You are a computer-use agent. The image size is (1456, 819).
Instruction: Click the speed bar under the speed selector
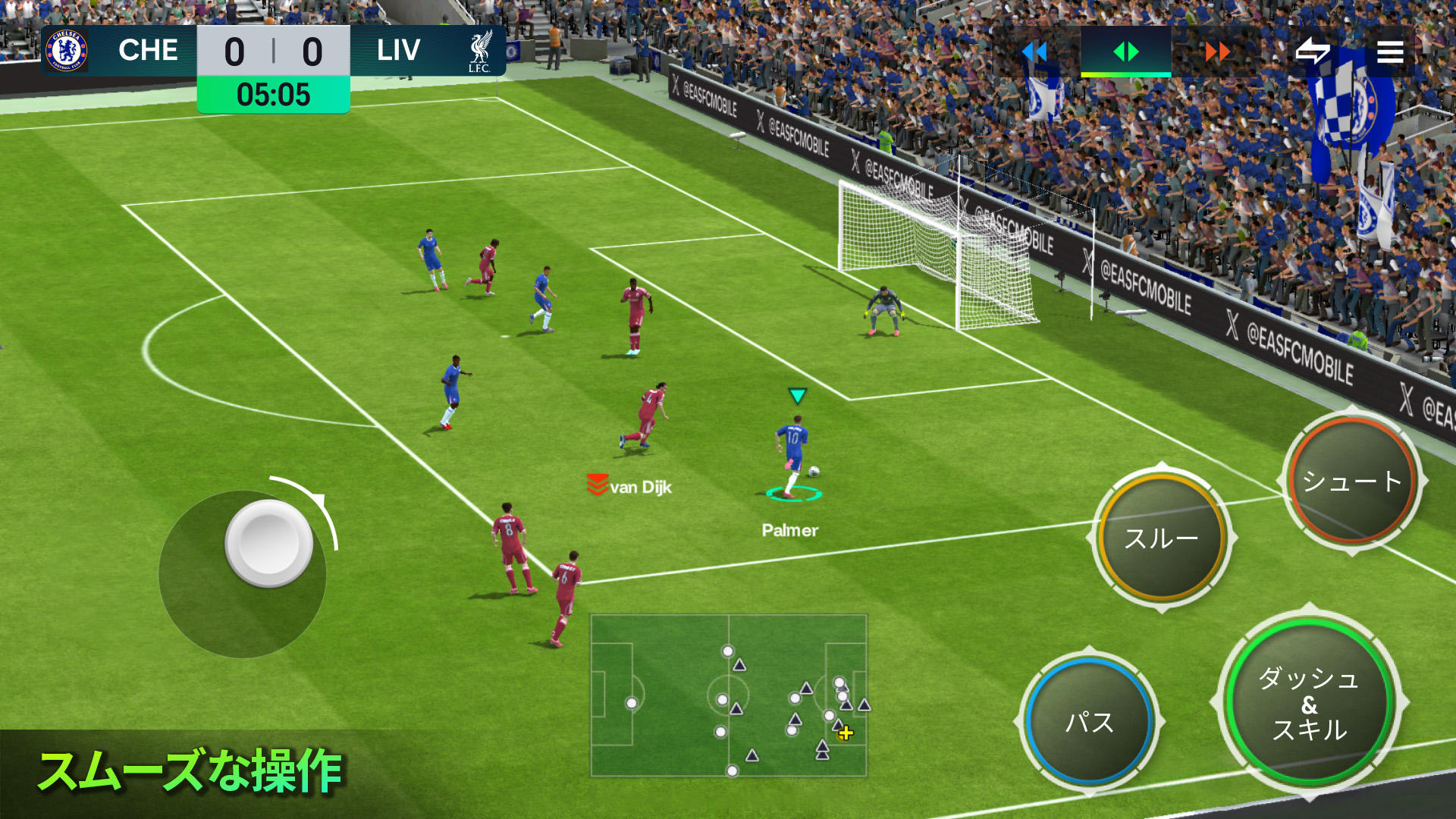click(1125, 76)
